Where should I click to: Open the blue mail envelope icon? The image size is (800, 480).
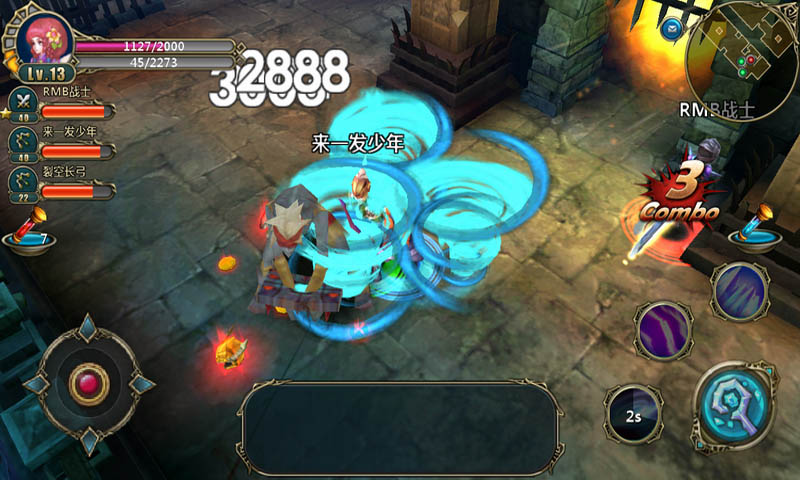672,27
